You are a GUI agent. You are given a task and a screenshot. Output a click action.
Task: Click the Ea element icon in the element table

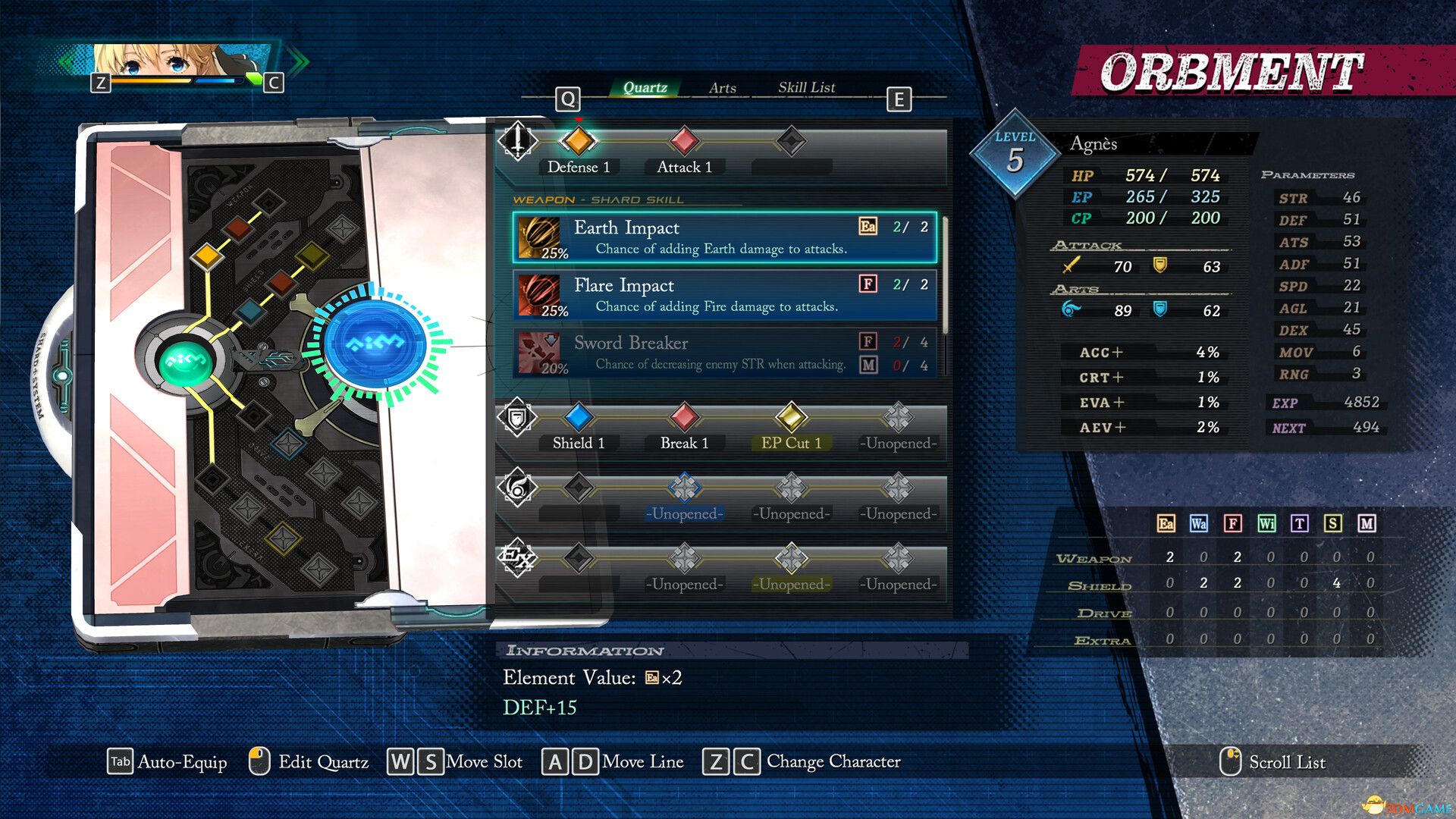coord(1166,522)
